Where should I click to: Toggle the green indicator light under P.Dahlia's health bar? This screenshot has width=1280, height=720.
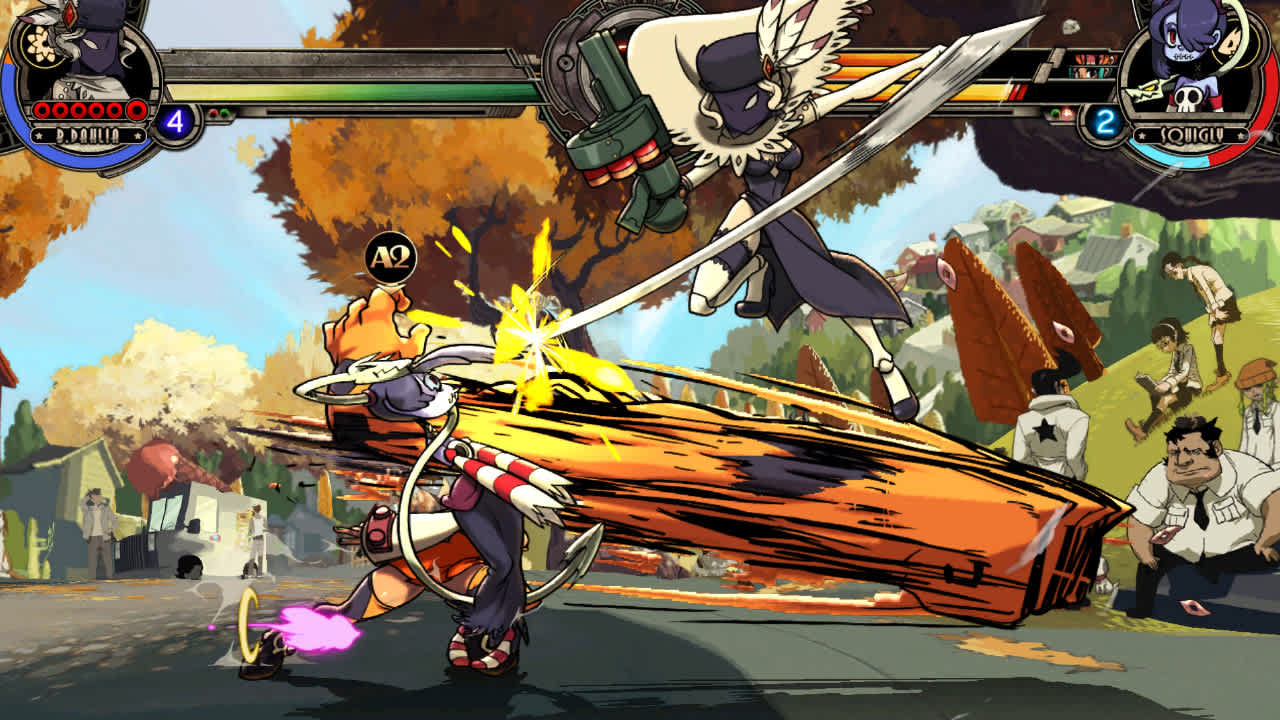point(224,113)
